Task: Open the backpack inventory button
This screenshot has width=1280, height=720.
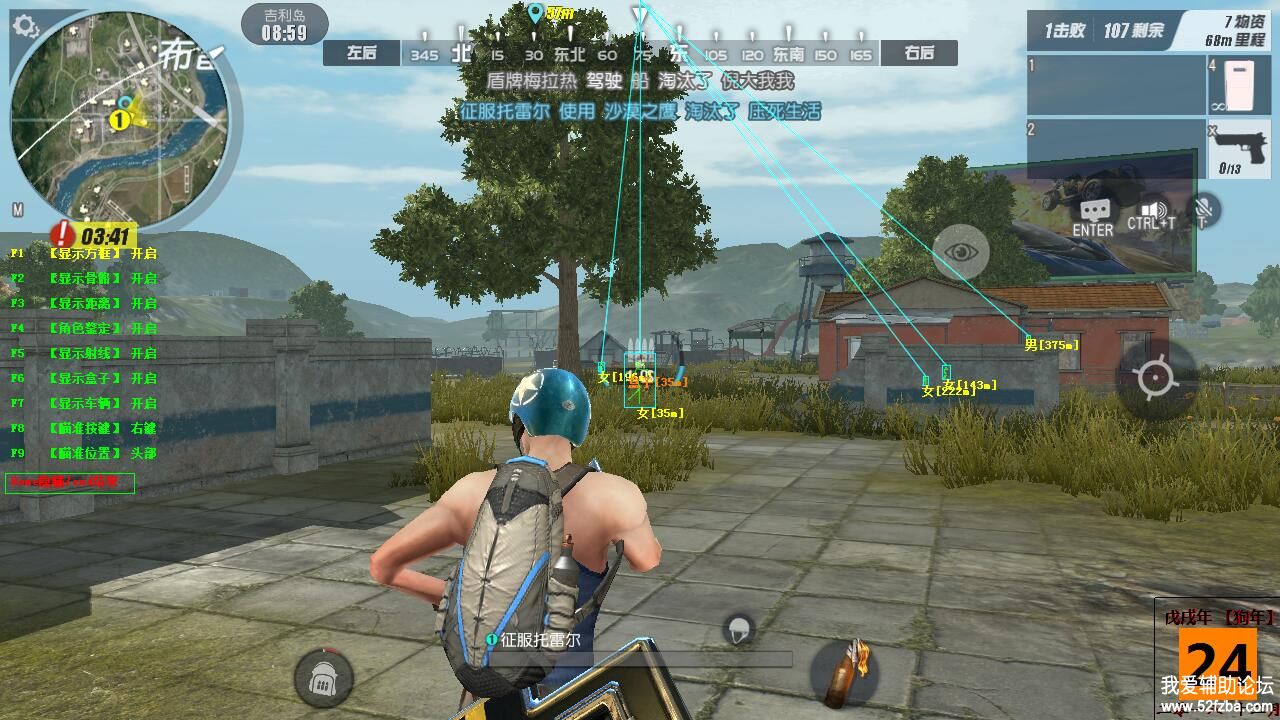Action: [323, 679]
